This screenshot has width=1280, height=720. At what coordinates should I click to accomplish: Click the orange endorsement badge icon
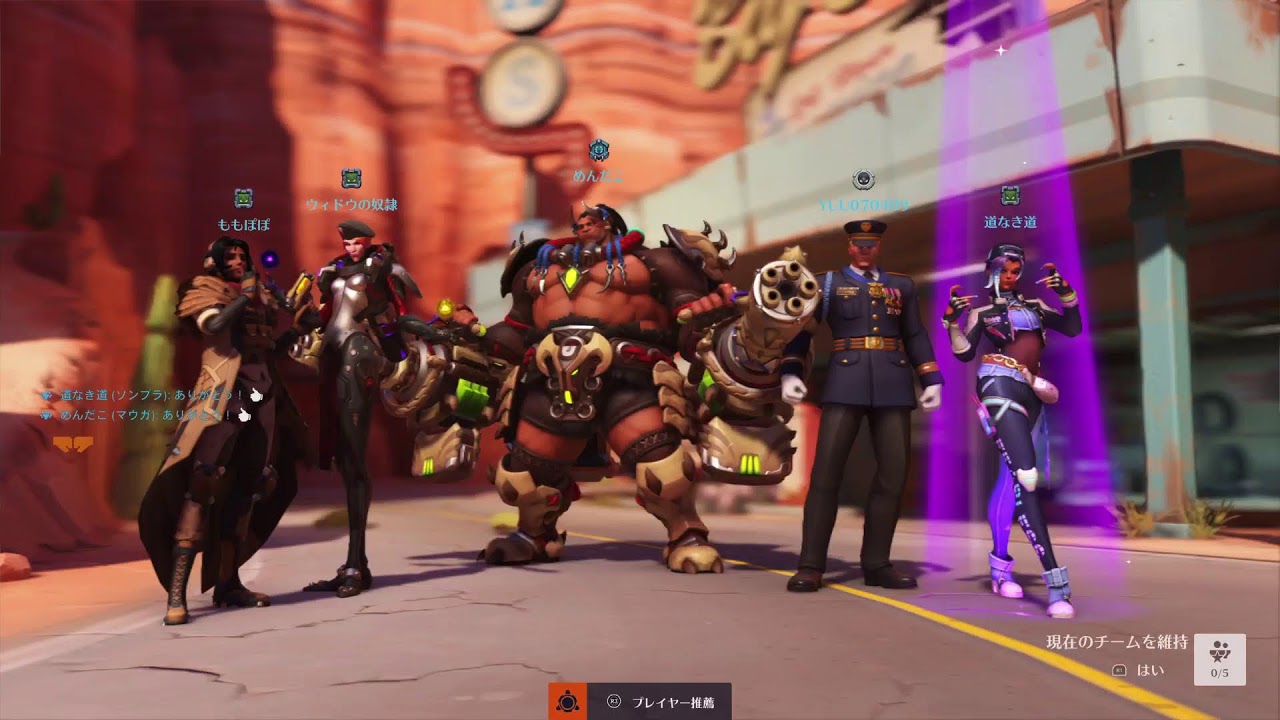coord(567,702)
